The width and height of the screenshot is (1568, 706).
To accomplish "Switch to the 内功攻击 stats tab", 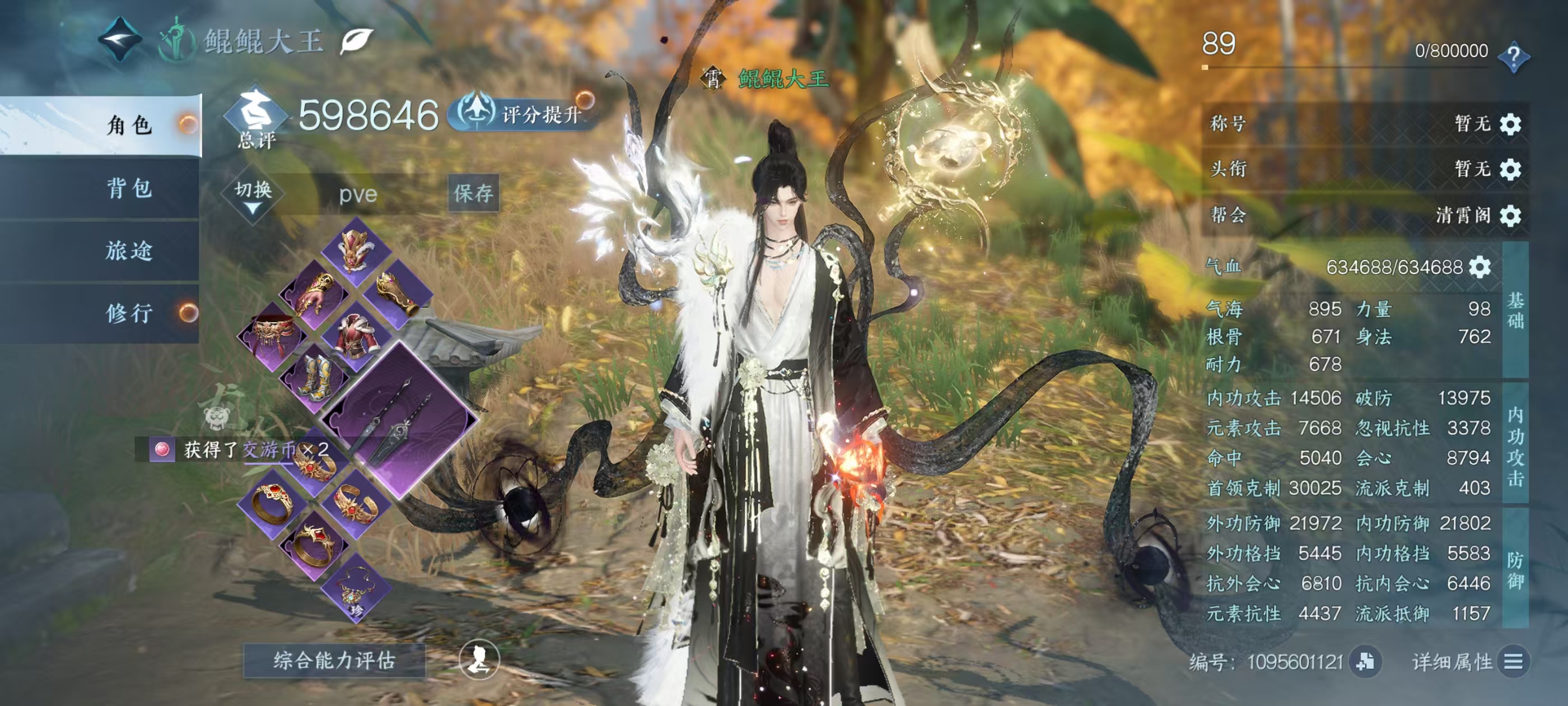I will [x=1516, y=445].
